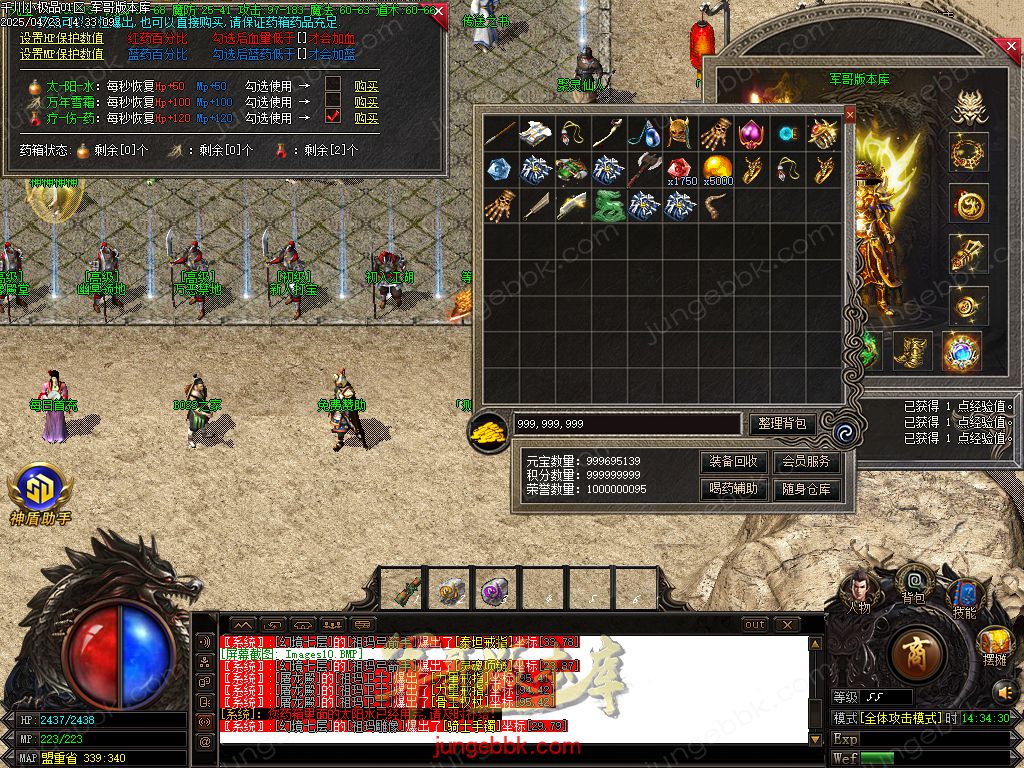Toggle the checked 疗伤药 use checkbox
This screenshot has height=768, width=1024.
(x=333, y=117)
